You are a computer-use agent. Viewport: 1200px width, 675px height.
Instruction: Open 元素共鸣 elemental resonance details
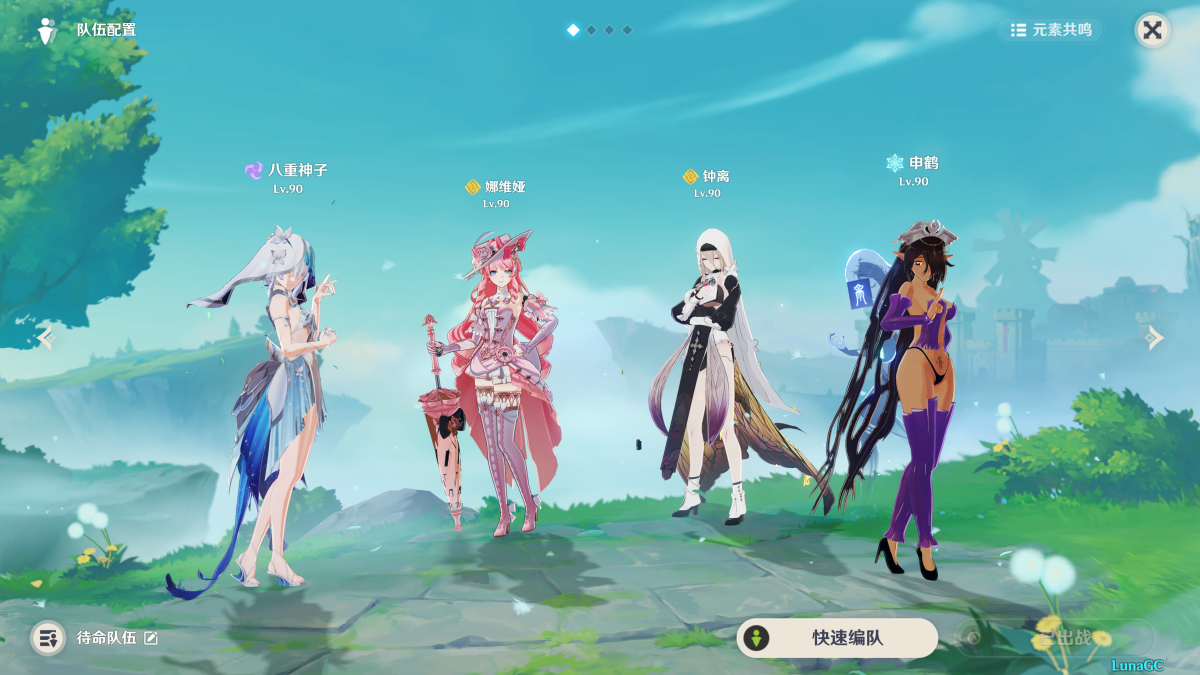1050,30
